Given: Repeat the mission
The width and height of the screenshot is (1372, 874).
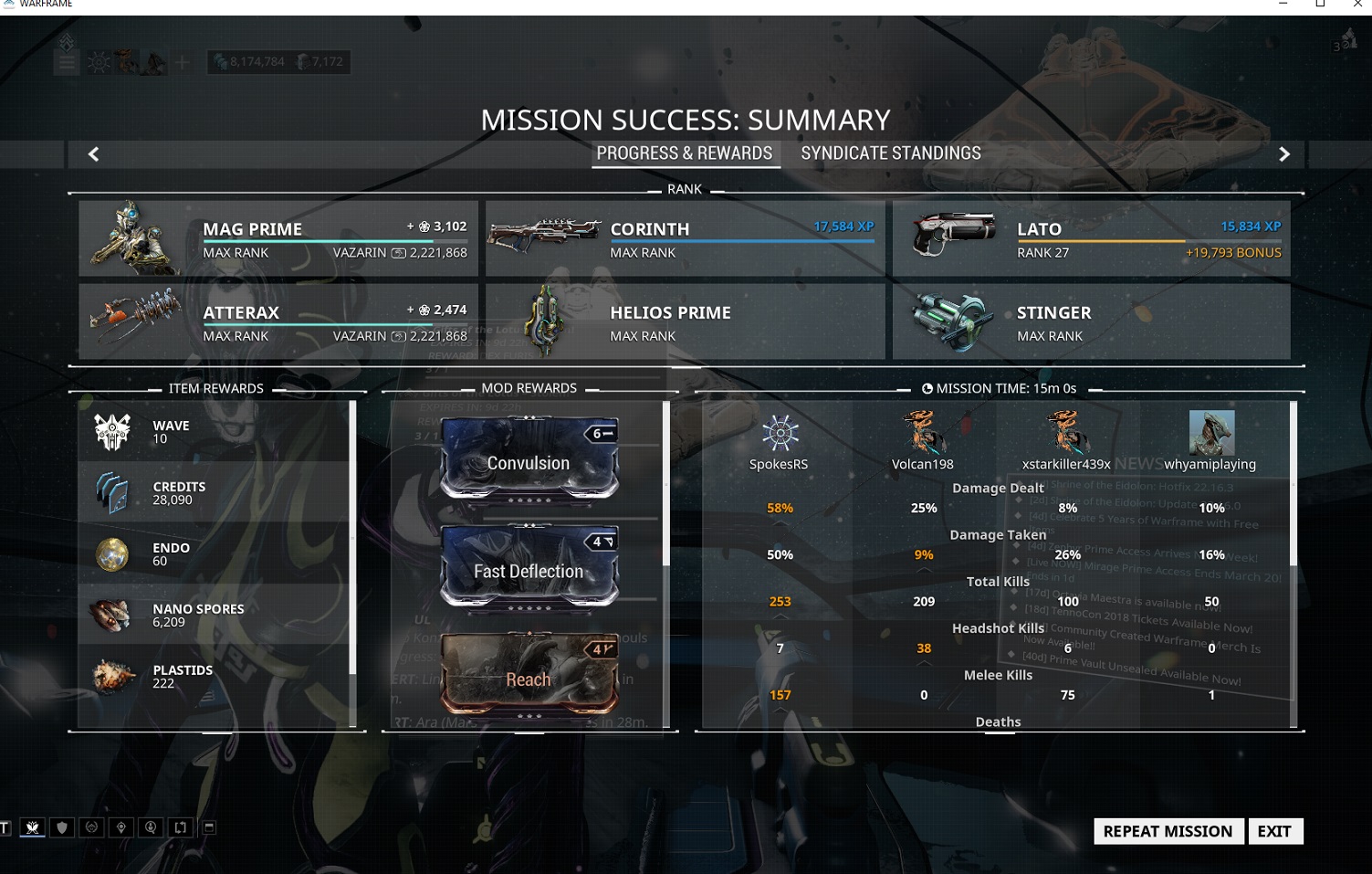Looking at the screenshot, I should (x=1168, y=831).
